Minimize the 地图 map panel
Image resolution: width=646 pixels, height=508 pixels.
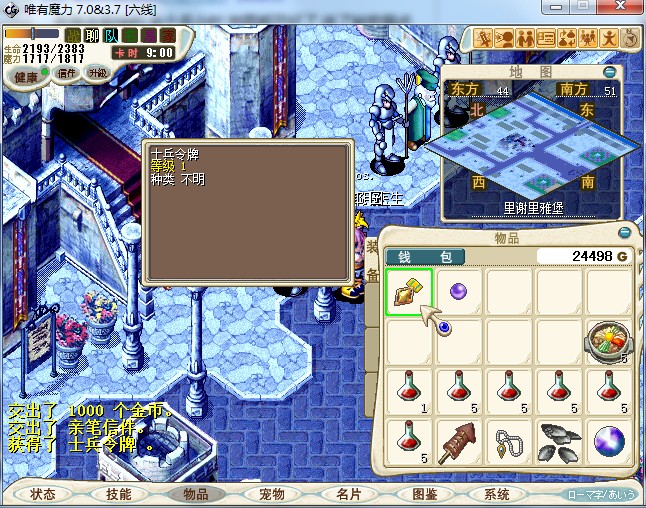pos(610,72)
